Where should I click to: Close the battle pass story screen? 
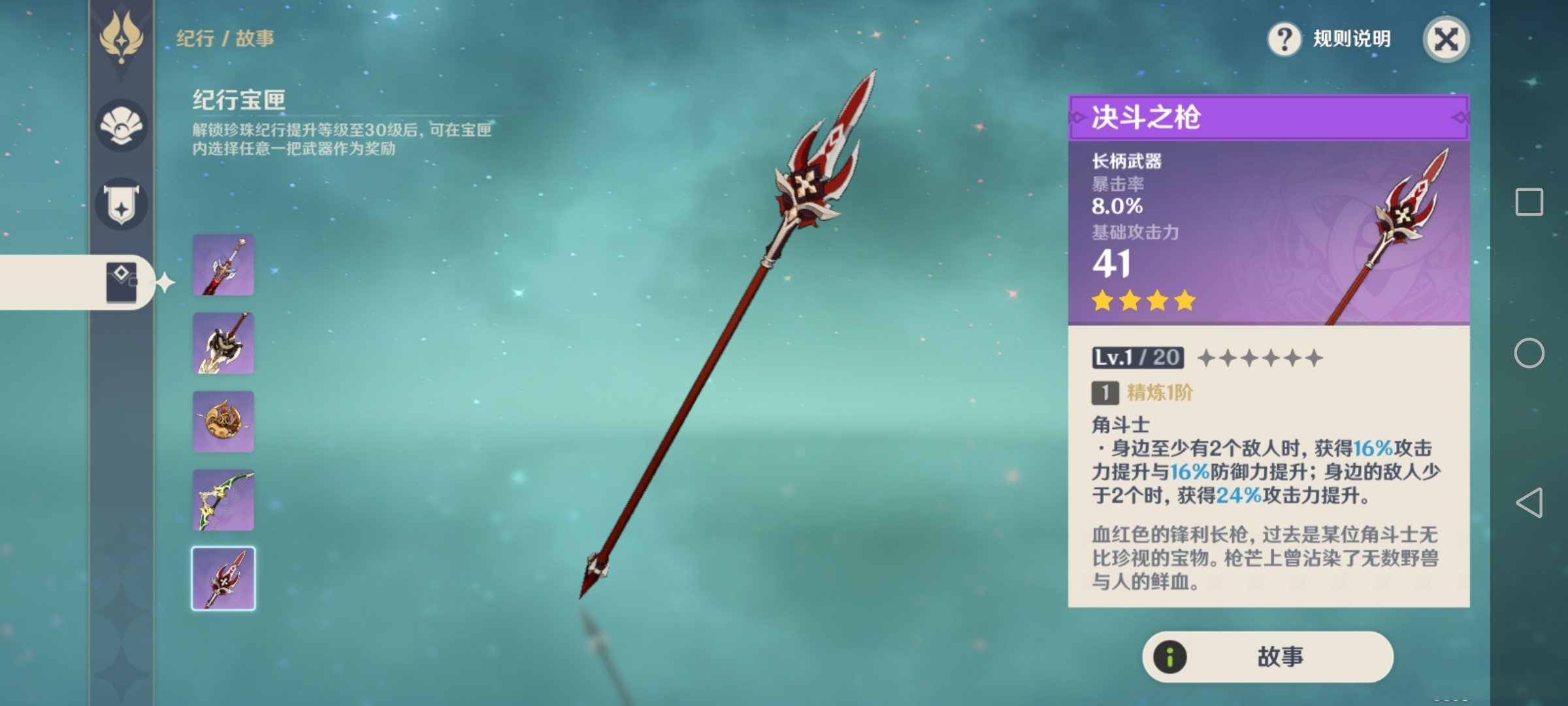point(1446,39)
